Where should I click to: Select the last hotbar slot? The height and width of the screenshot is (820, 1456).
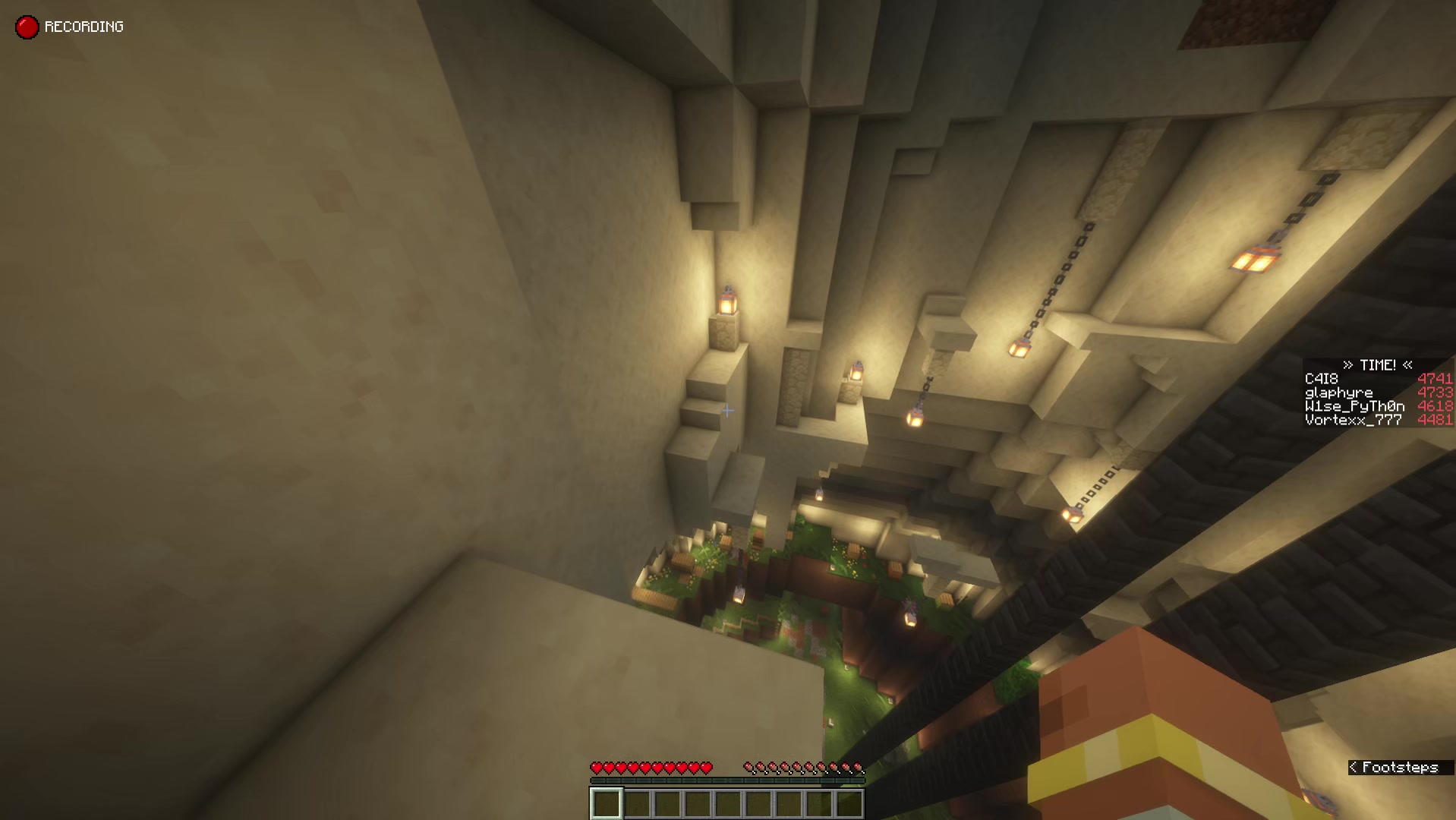pyautogui.click(x=850, y=802)
